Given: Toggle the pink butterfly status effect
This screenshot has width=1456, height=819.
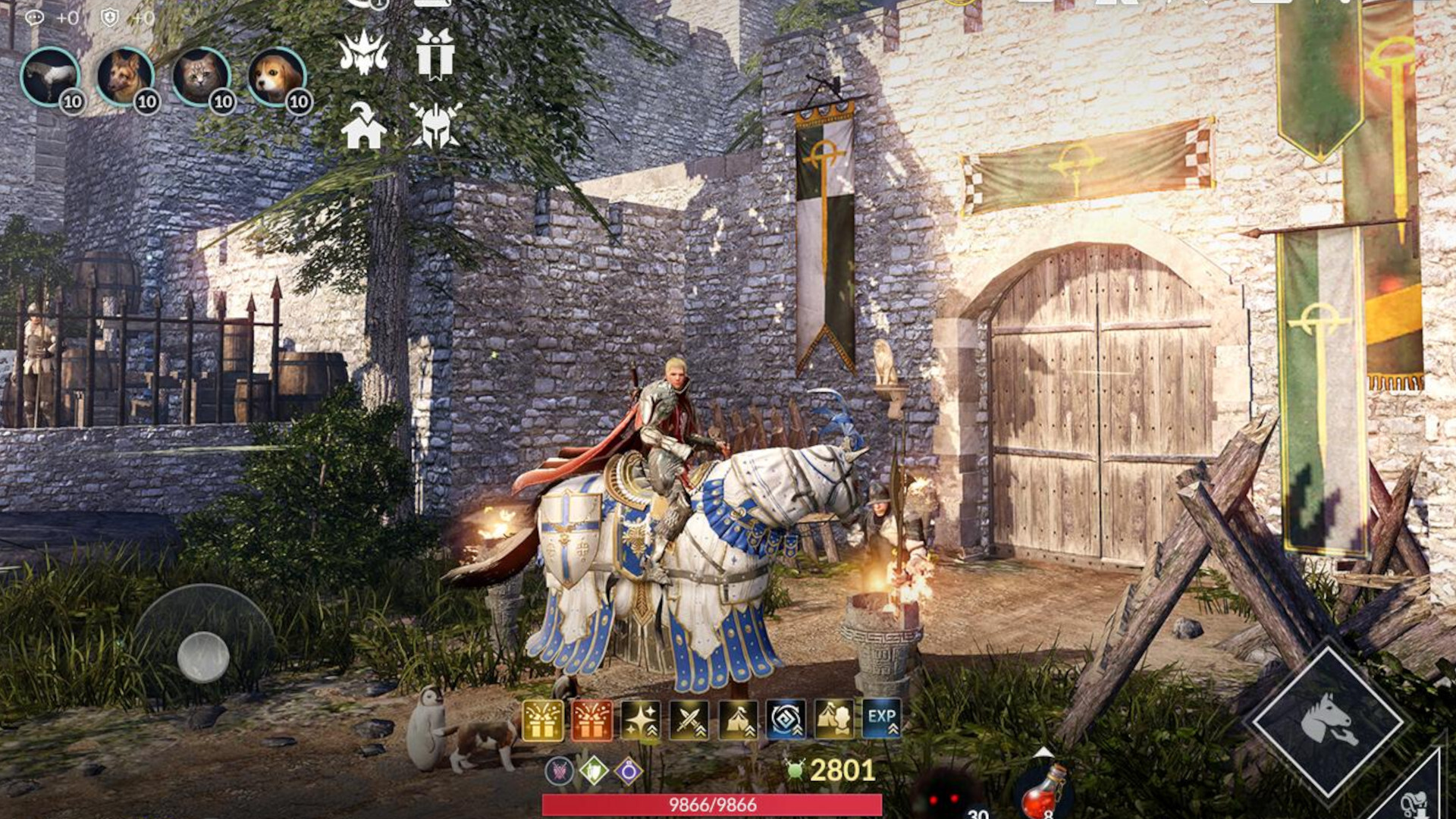Looking at the screenshot, I should [x=560, y=772].
